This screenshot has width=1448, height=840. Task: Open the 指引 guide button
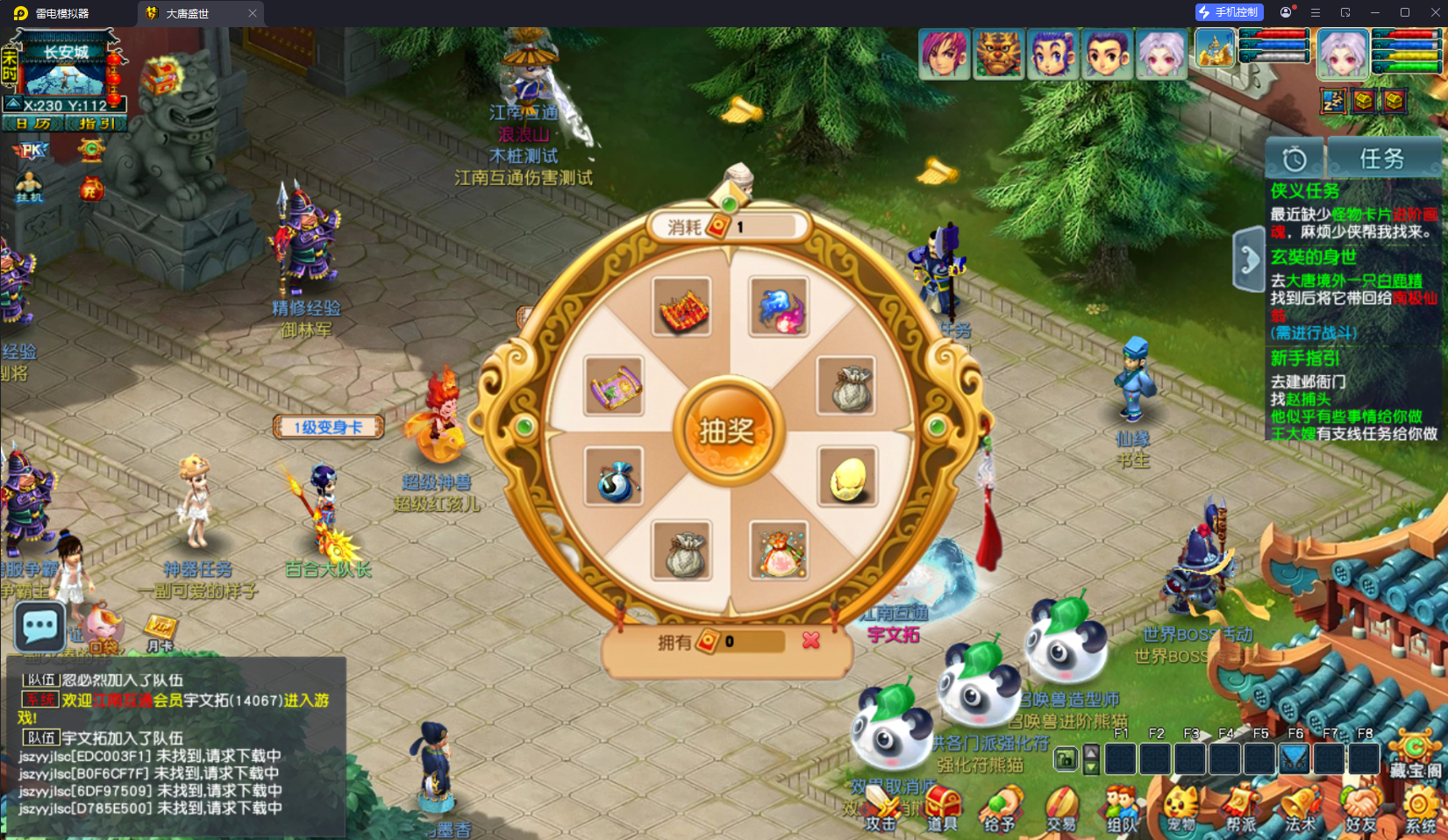point(96,124)
